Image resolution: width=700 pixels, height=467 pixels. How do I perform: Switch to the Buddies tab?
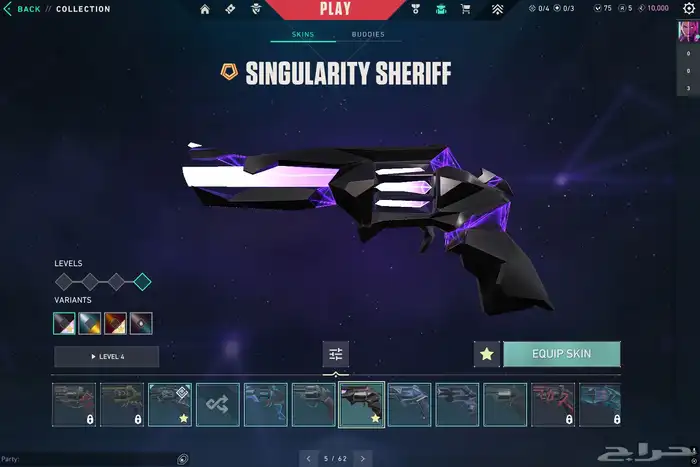(368, 34)
